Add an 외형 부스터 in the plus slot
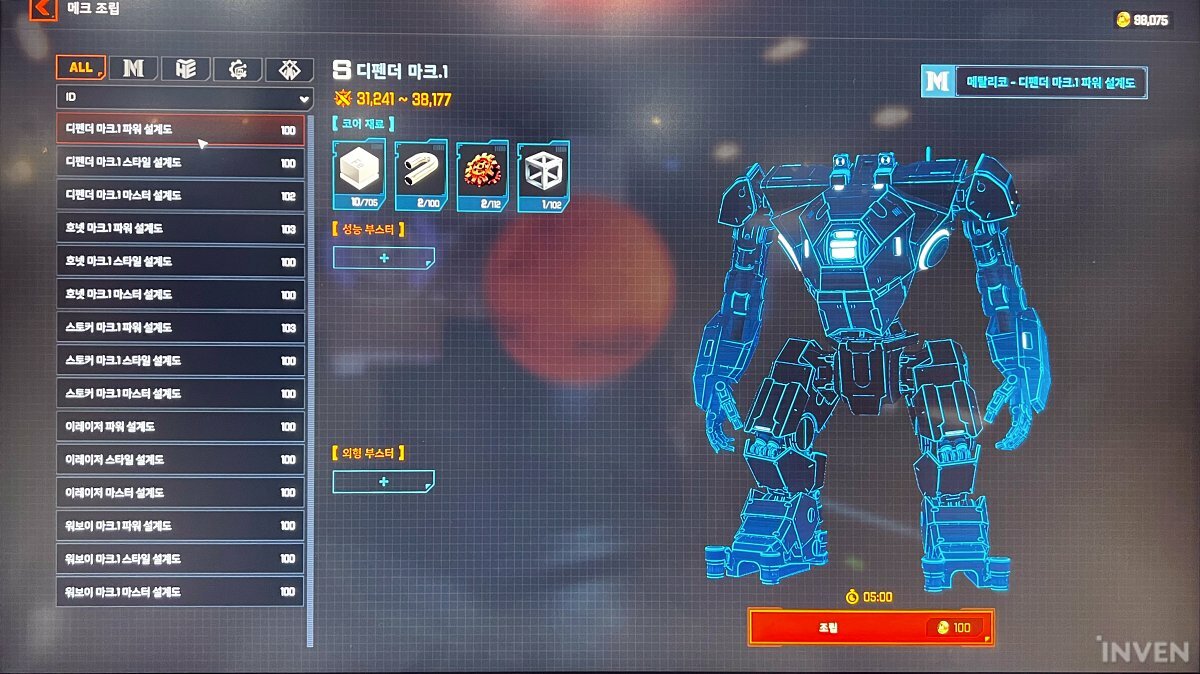 pos(384,482)
